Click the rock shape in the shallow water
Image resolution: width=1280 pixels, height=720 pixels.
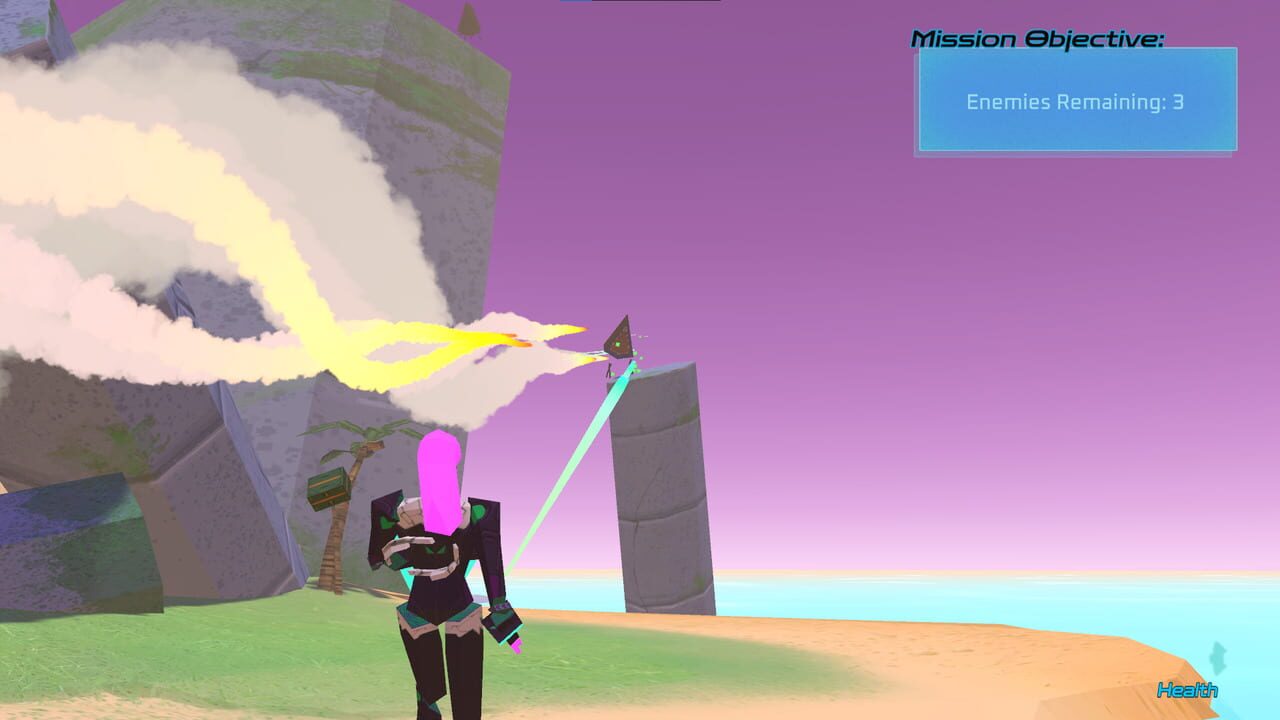(x=1216, y=660)
